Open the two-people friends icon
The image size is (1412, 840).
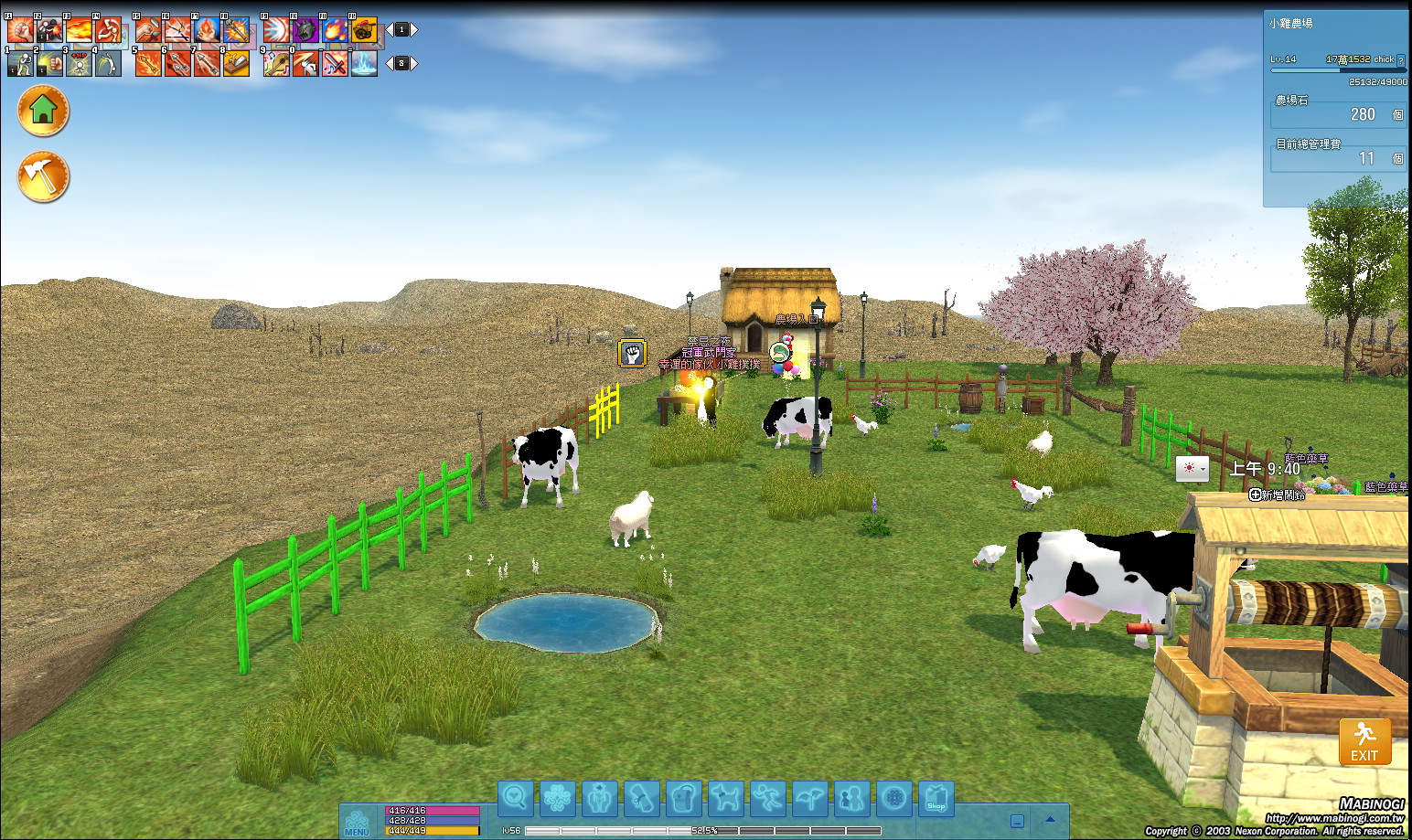851,799
